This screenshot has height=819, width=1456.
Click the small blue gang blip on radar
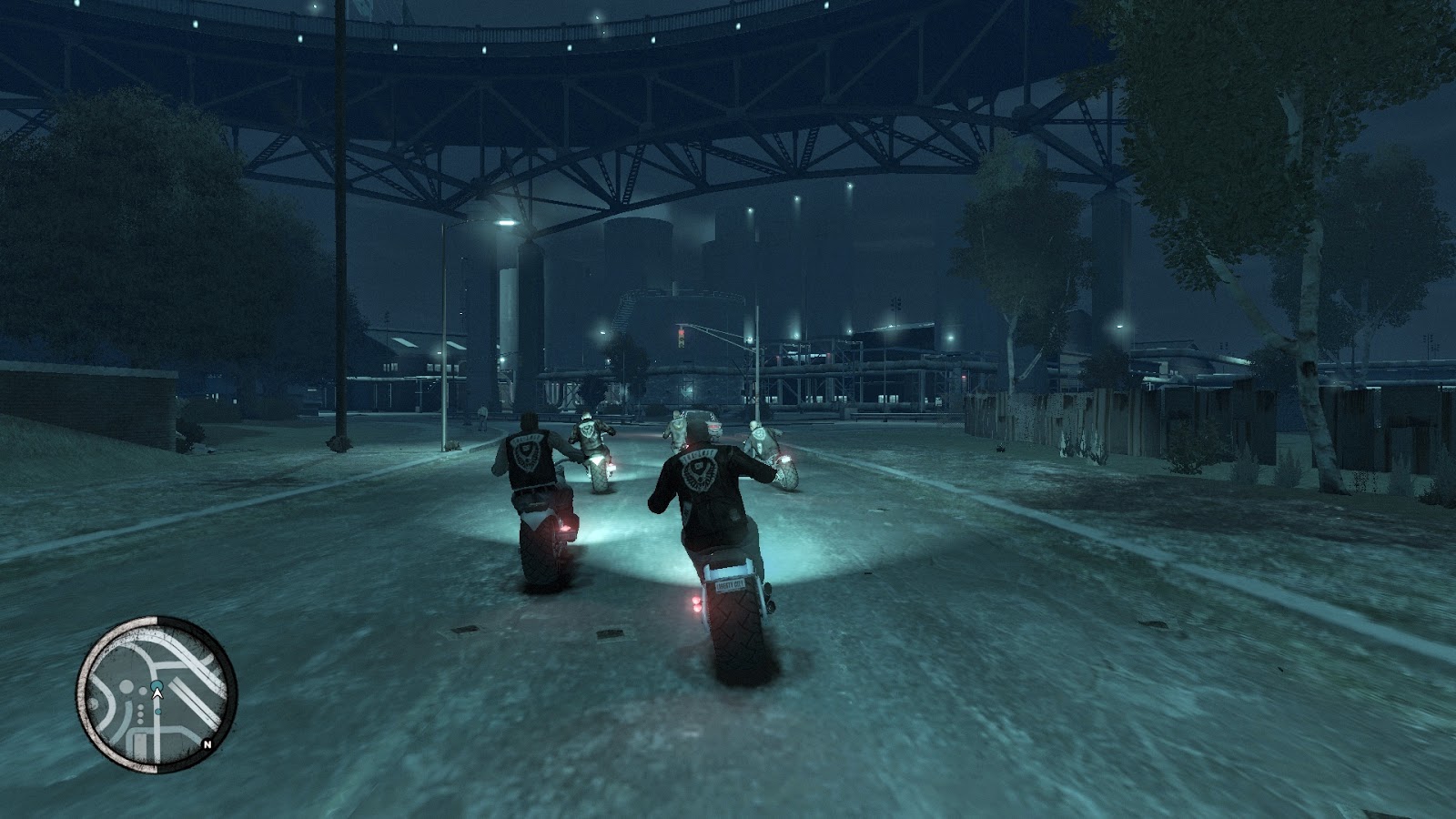(x=158, y=711)
